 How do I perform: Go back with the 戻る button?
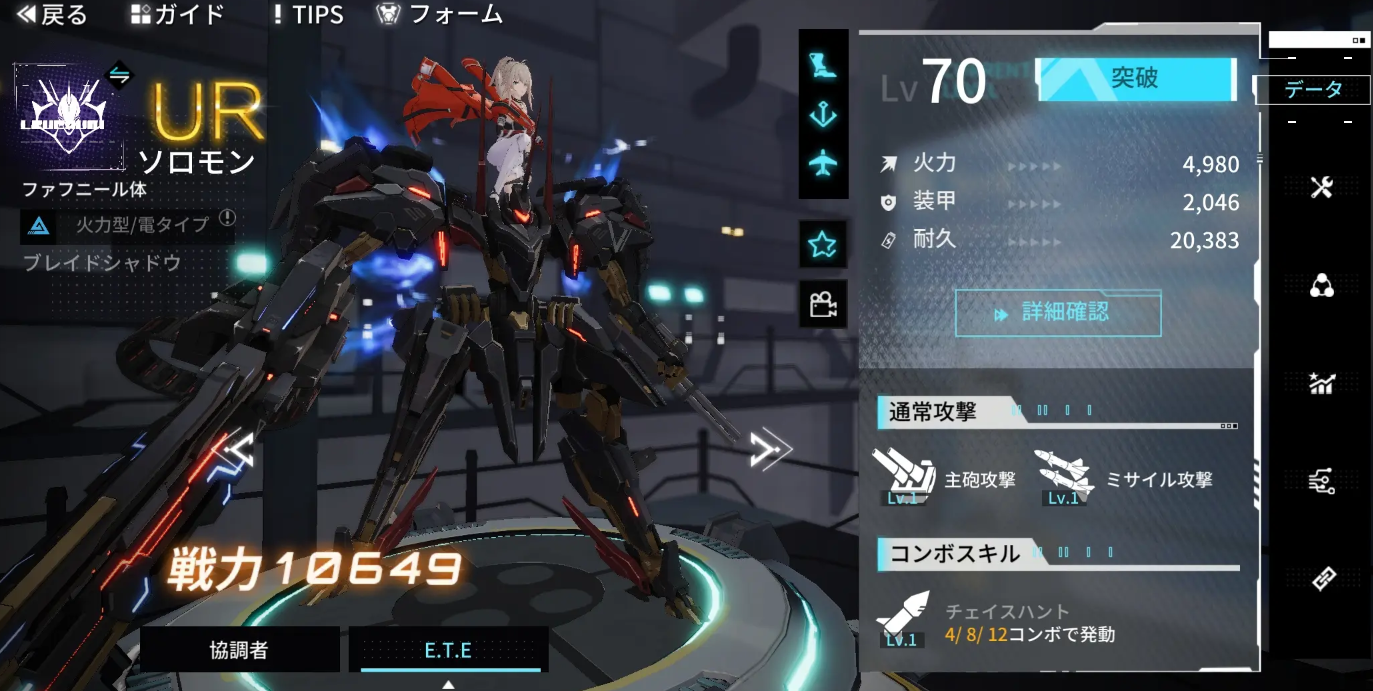point(52,15)
